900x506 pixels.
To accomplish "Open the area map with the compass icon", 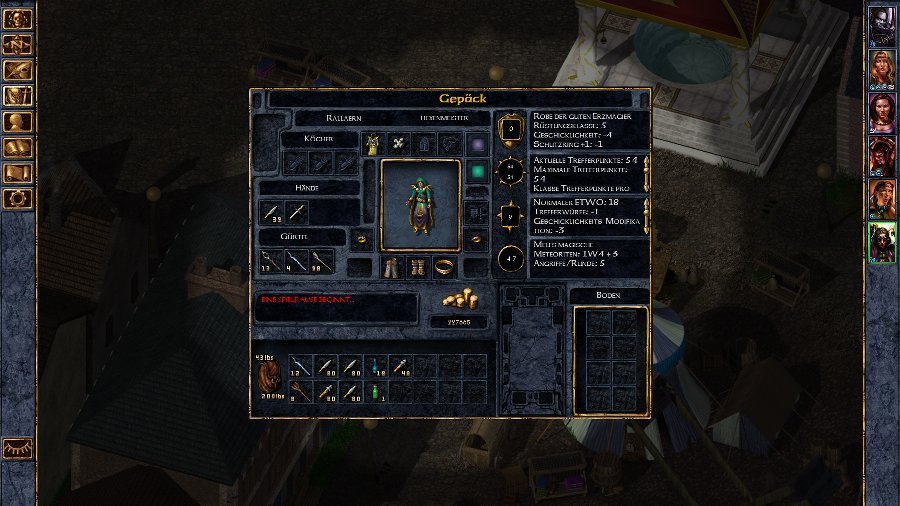I will 19,44.
